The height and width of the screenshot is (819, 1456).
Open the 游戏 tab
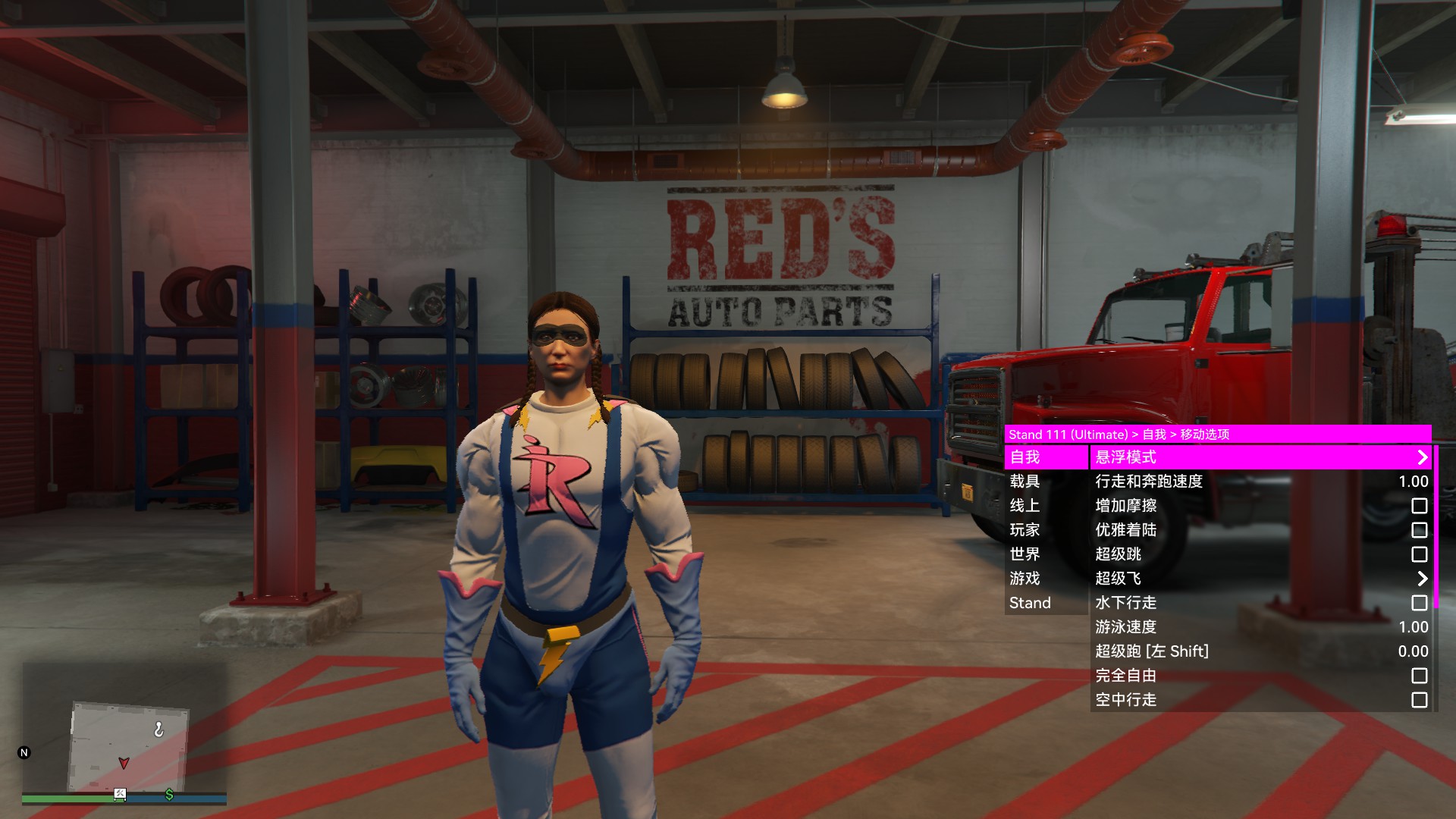point(1046,579)
